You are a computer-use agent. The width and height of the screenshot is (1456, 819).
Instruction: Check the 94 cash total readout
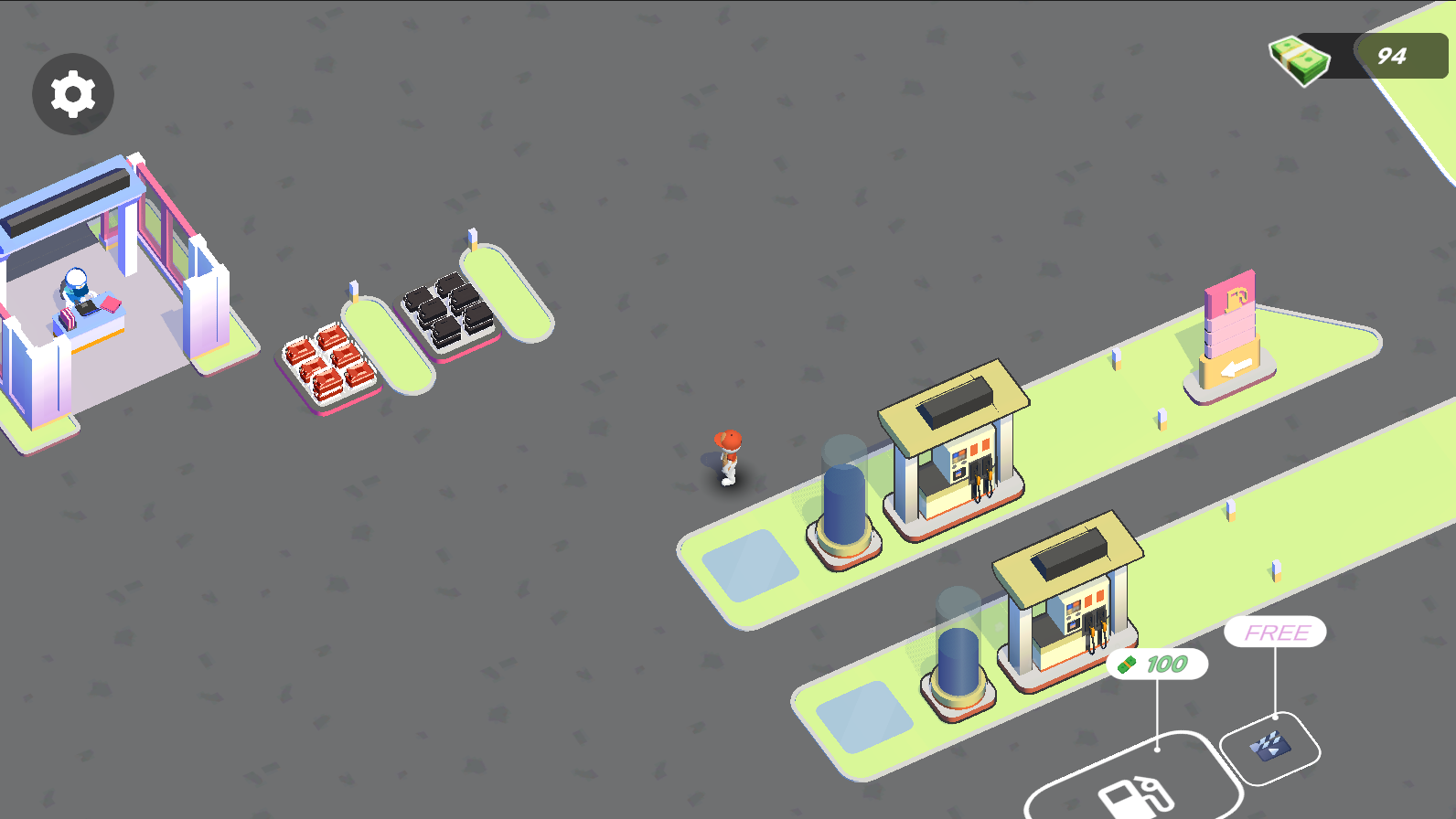1392,57
